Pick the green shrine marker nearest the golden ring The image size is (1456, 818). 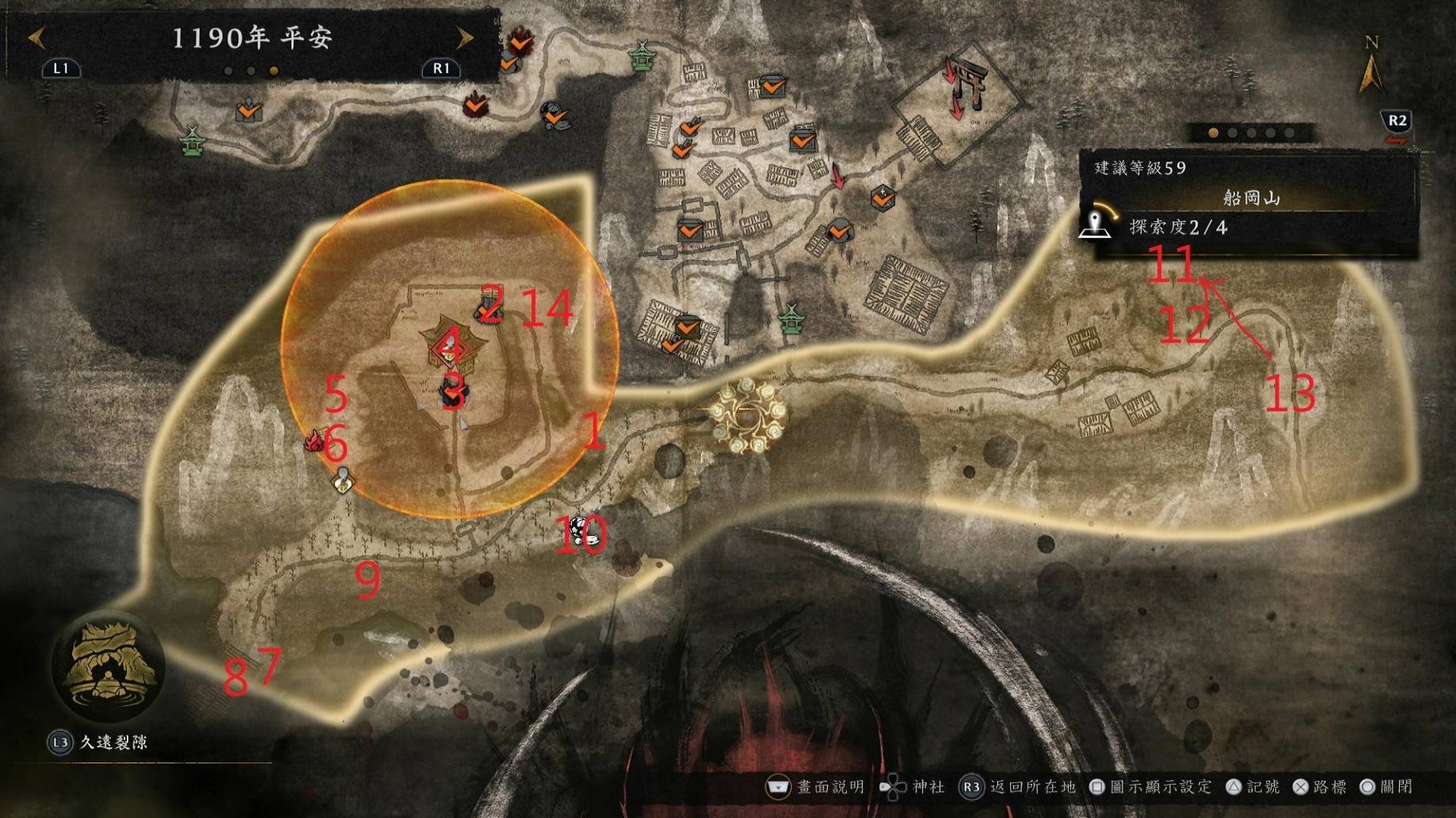(x=790, y=319)
